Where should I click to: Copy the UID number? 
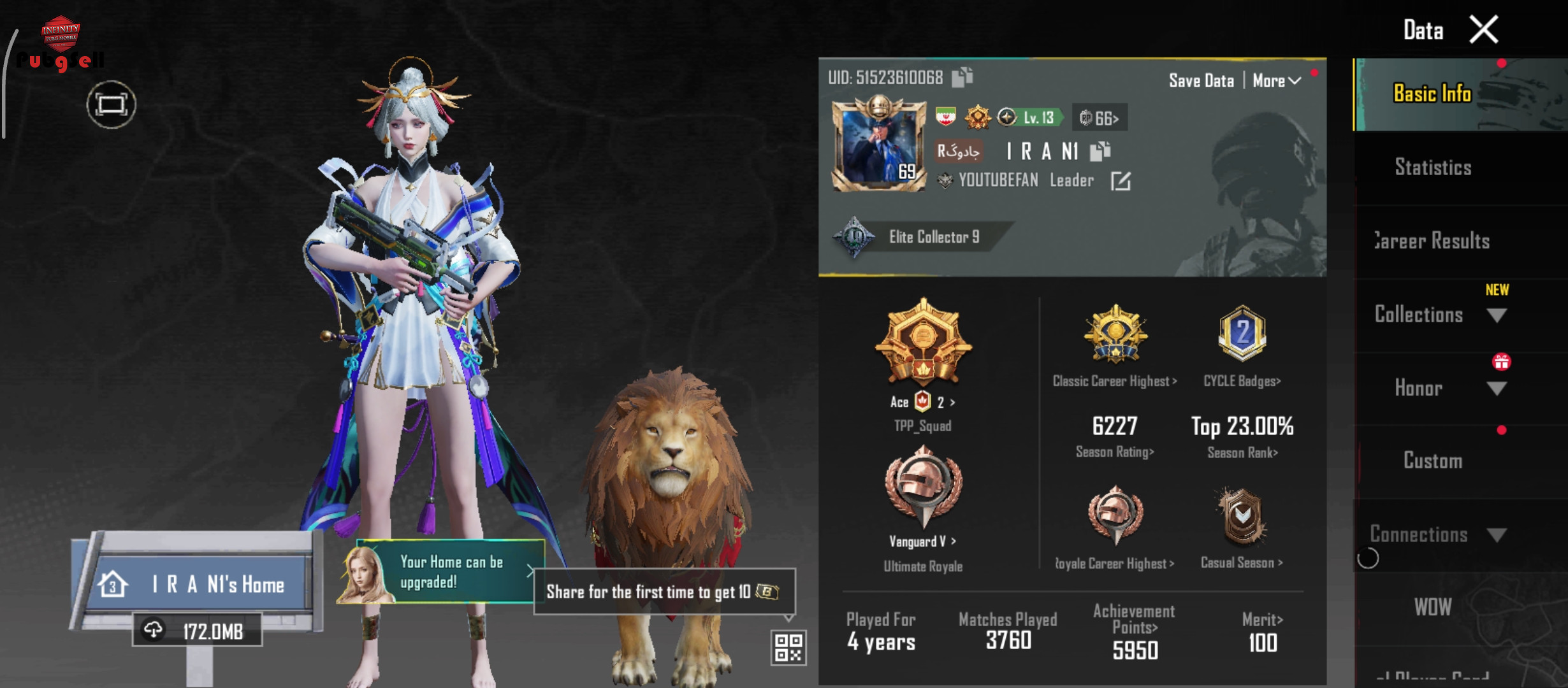(x=962, y=77)
